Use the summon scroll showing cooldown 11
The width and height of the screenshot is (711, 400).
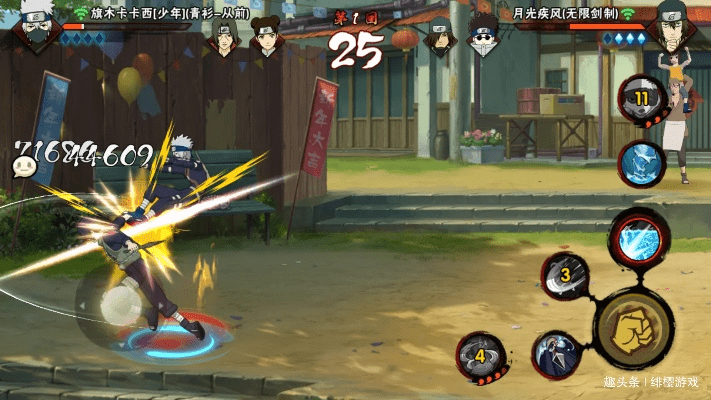pos(642,98)
